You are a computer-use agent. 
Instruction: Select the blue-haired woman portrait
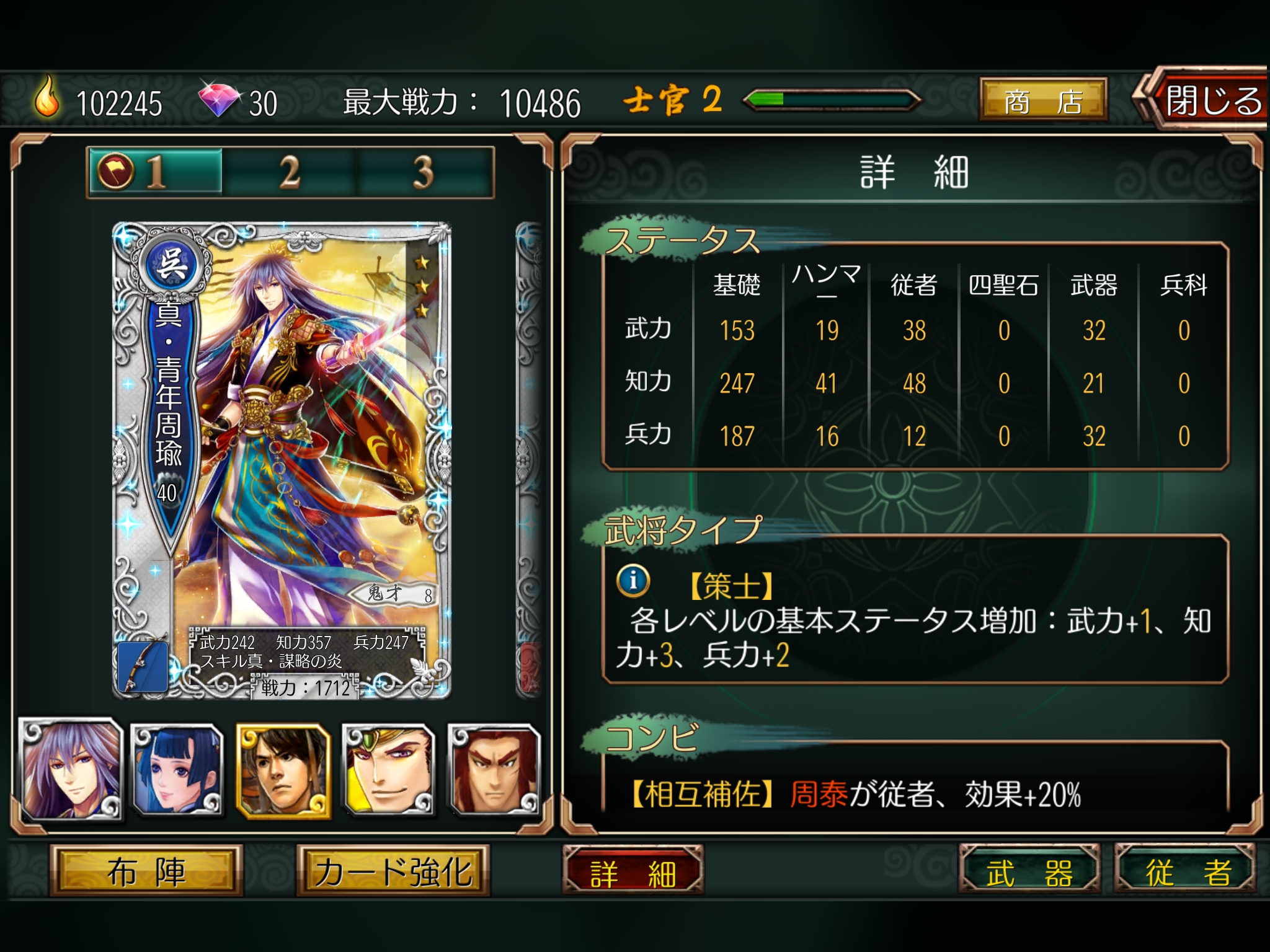coord(178,769)
